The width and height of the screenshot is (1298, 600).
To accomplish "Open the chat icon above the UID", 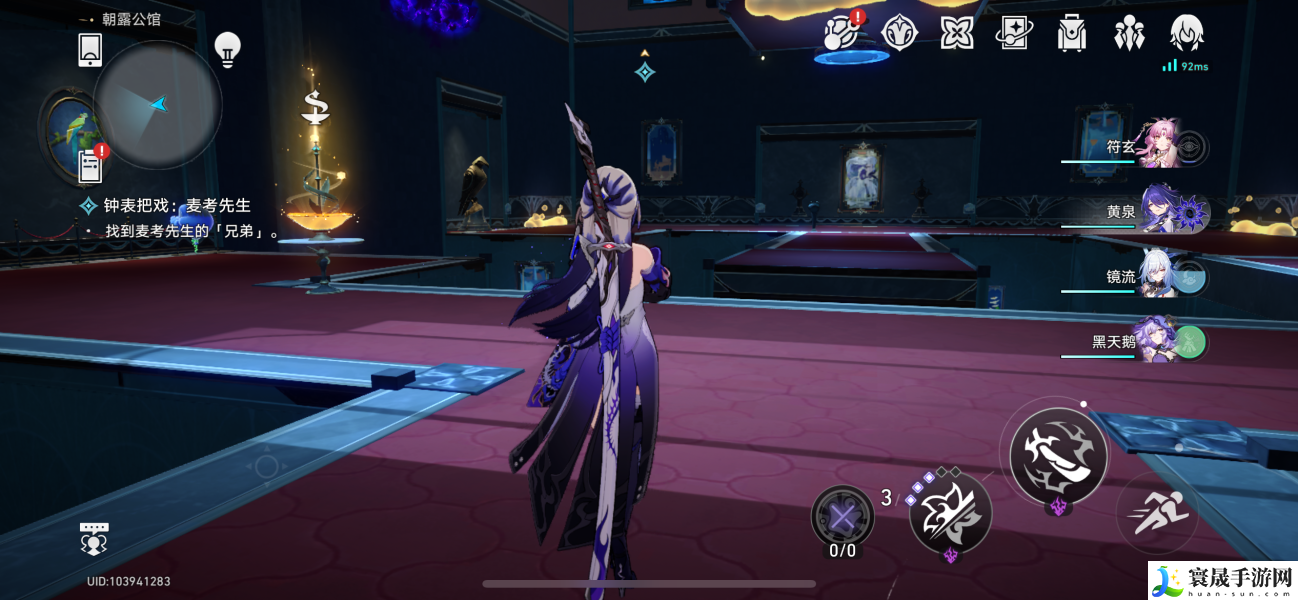I will tap(94, 539).
